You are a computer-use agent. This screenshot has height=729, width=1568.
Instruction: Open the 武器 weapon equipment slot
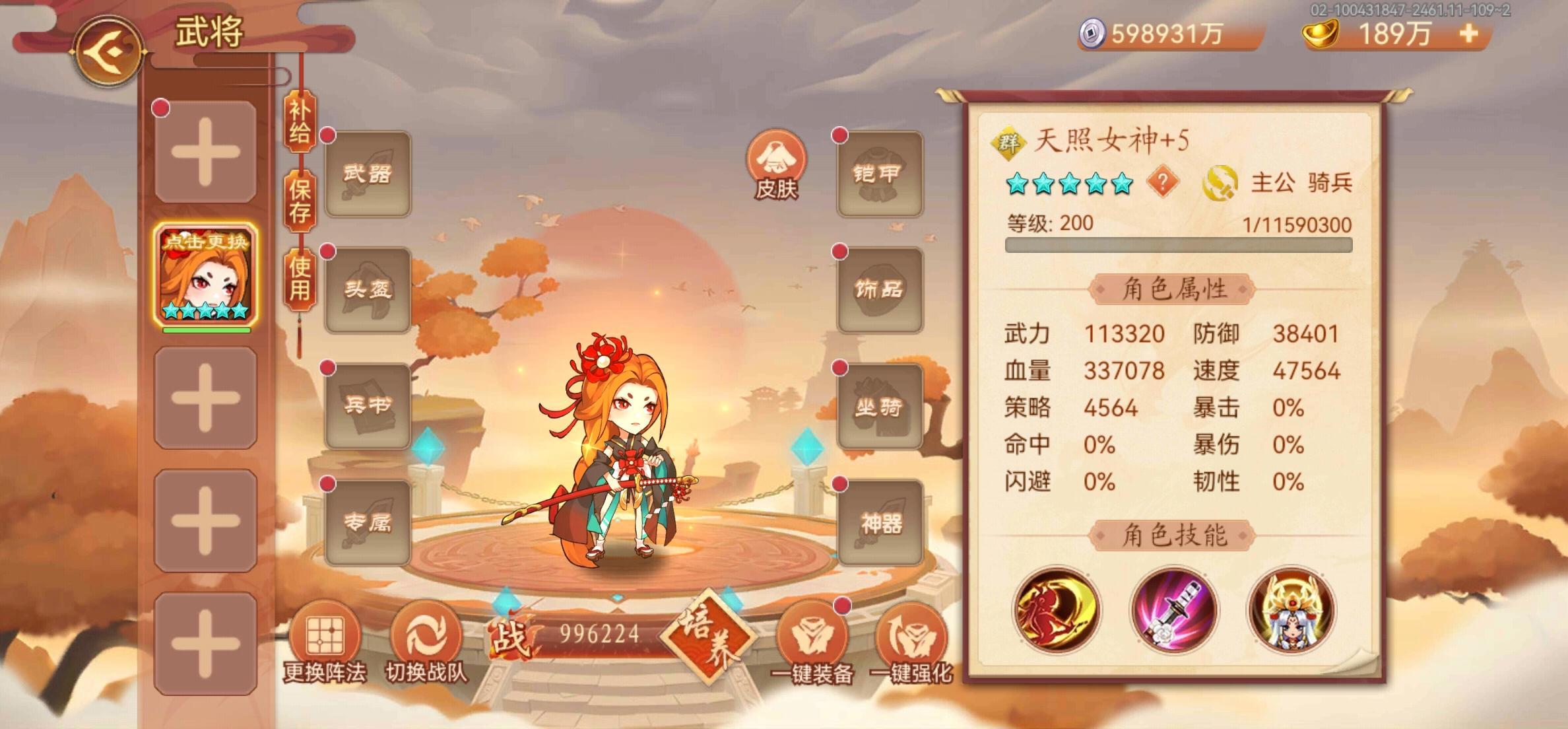tap(368, 174)
